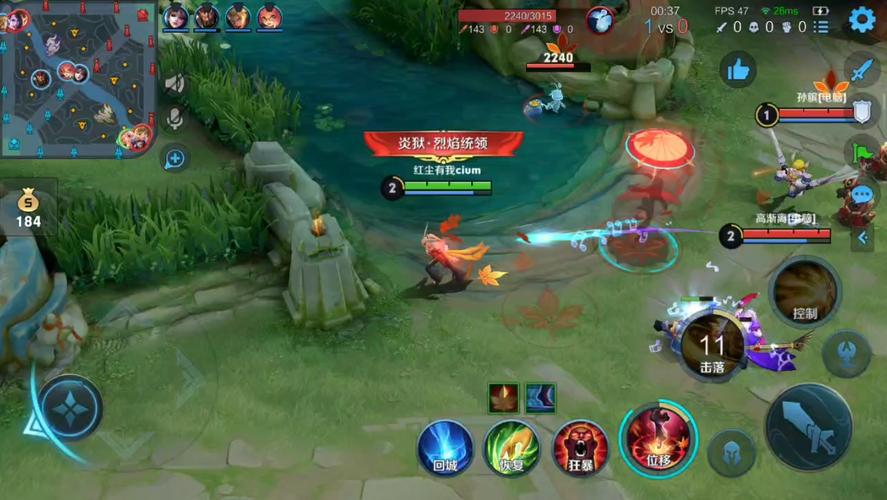Open the scoreboard list icon
Screen dimensions: 887x500
pos(821,27)
